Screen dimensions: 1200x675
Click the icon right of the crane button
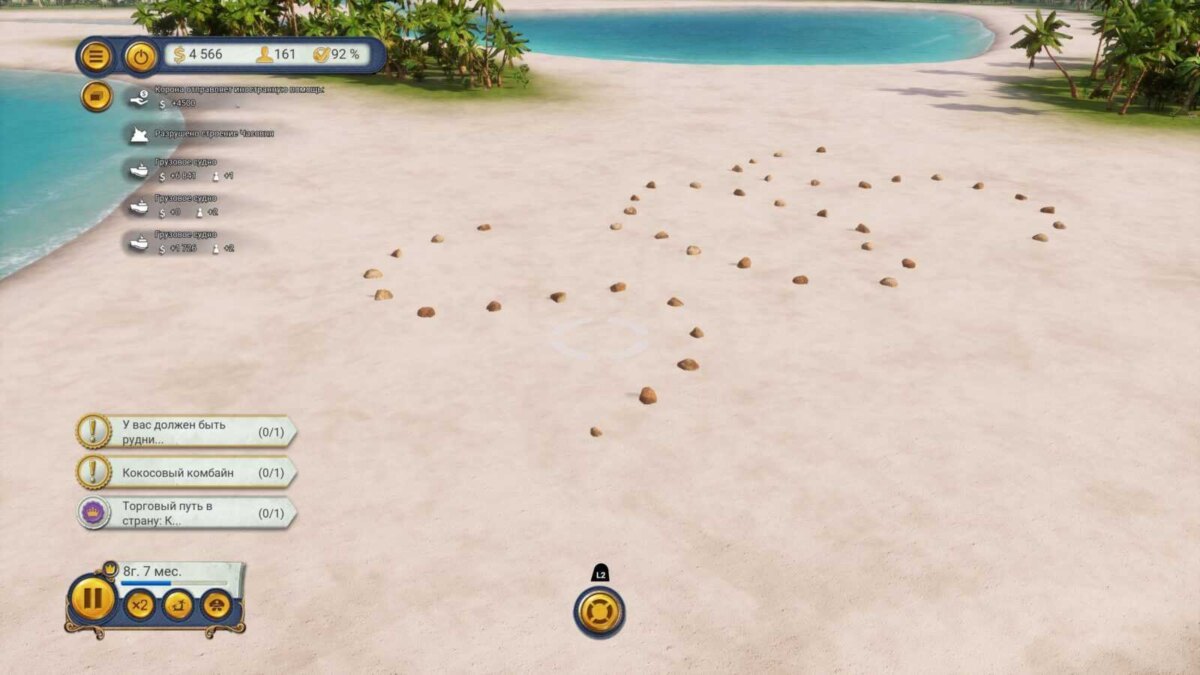coord(216,604)
